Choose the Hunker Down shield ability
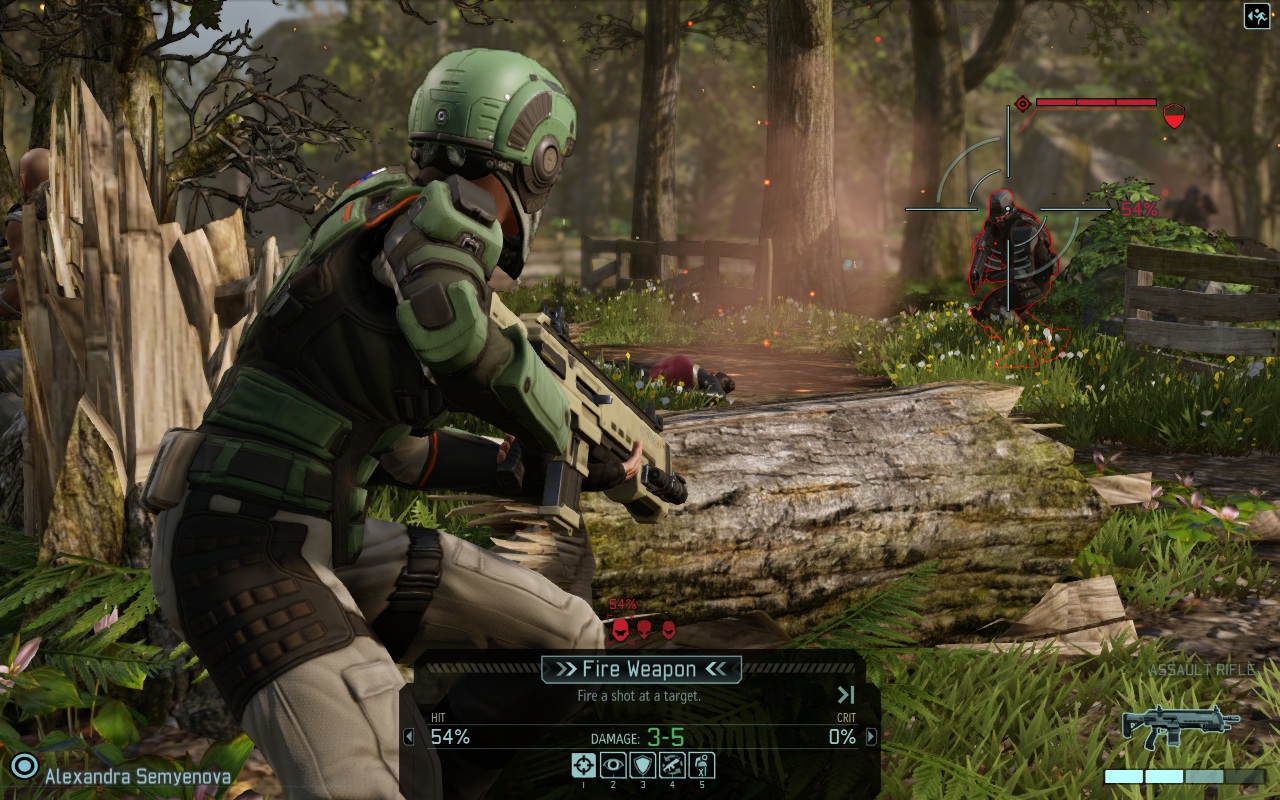The image size is (1280, 800). point(642,766)
